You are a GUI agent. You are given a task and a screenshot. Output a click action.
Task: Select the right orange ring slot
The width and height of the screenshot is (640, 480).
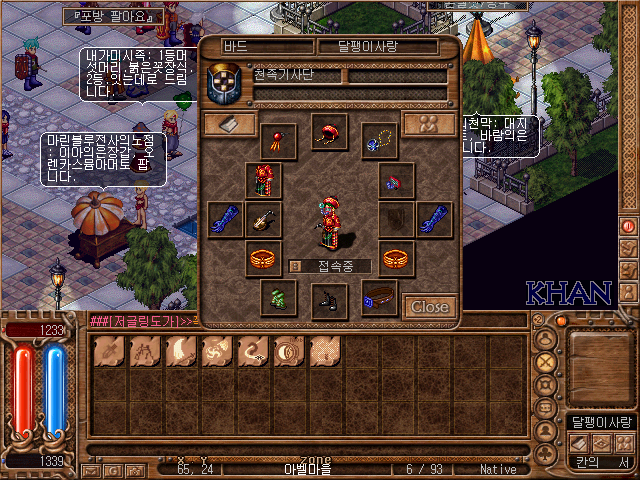click(x=397, y=258)
